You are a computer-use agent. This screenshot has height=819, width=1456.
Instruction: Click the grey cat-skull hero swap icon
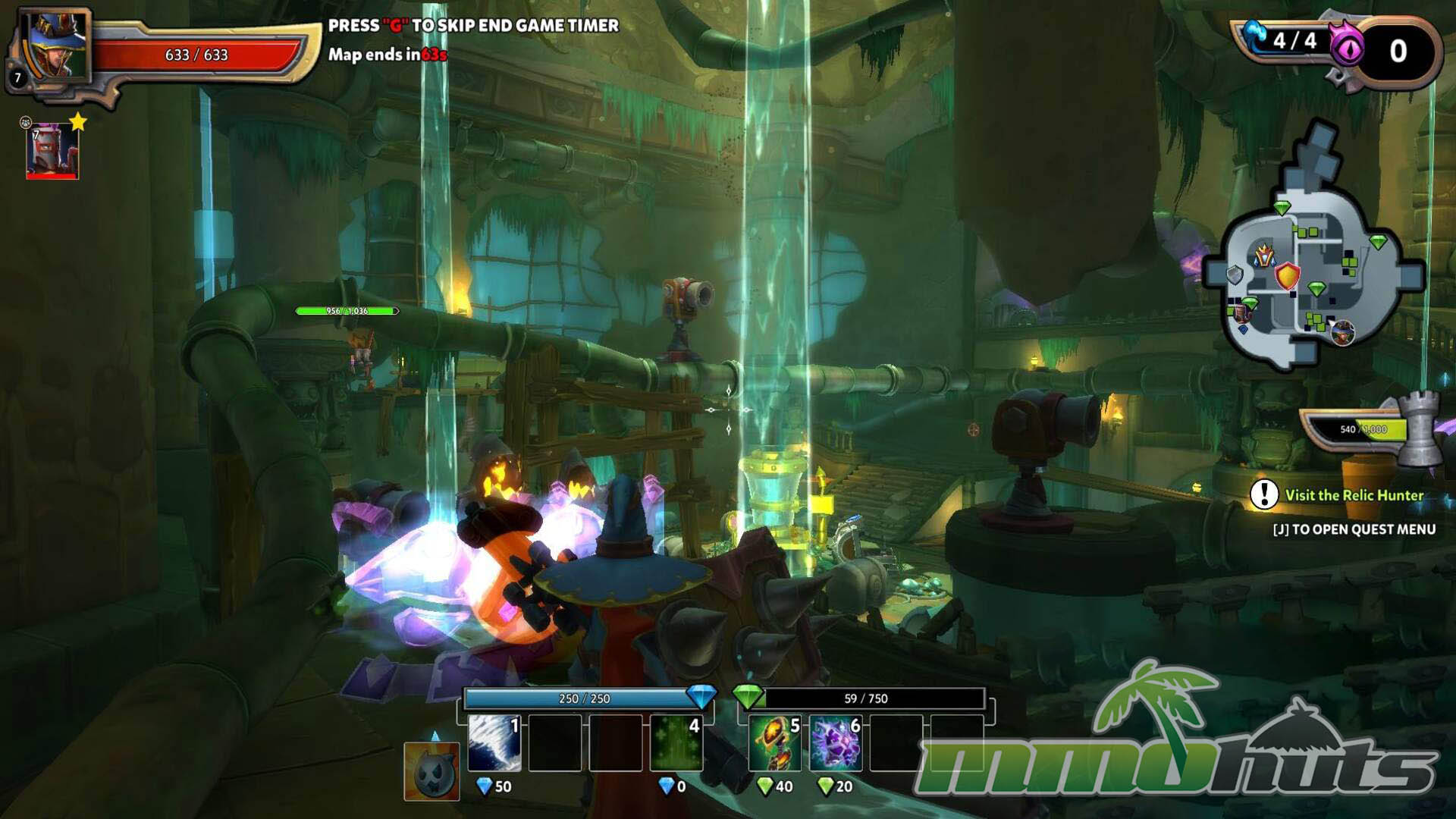click(431, 771)
